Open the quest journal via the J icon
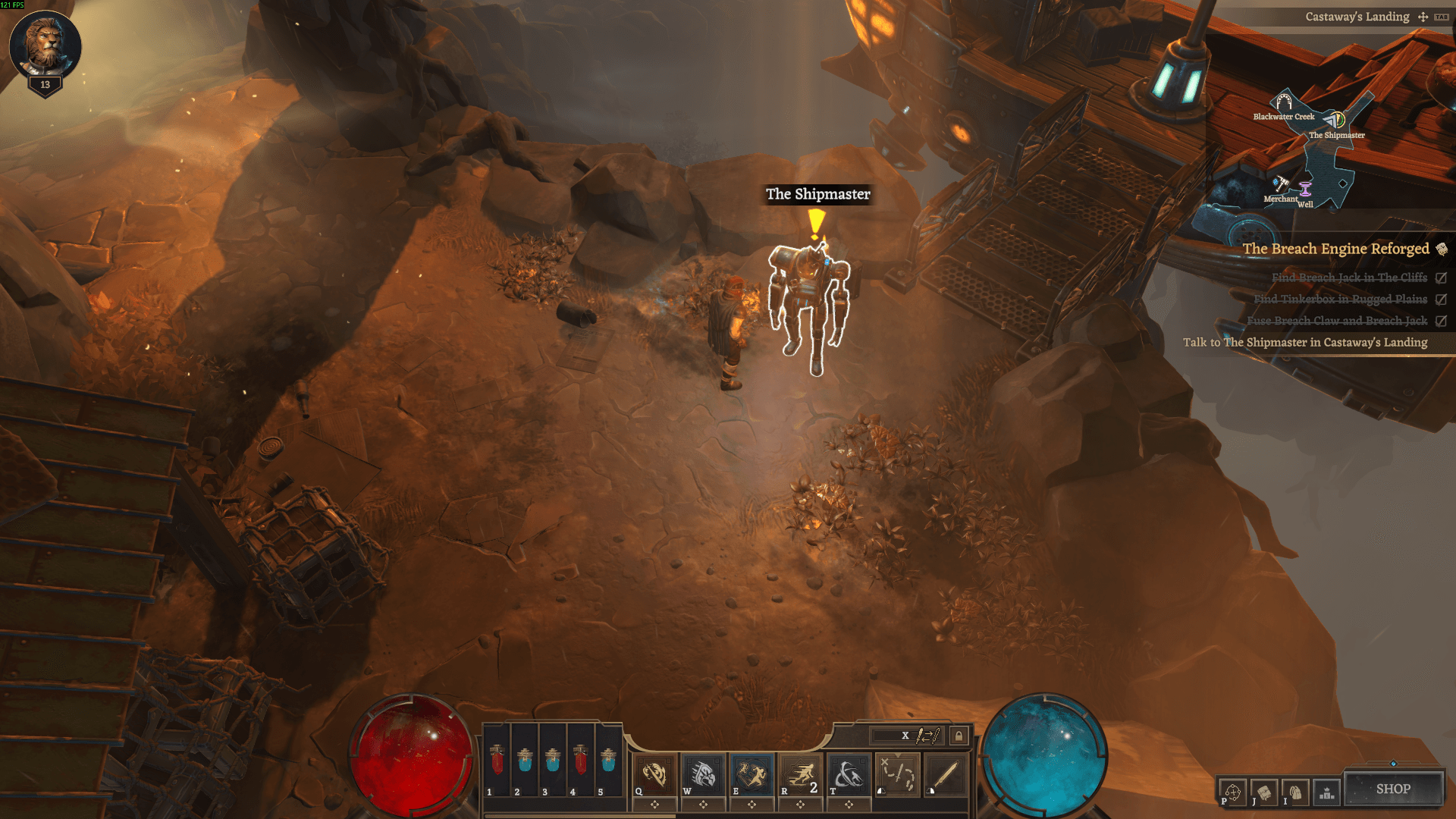Viewport: 1456px width, 819px height. coord(1264,791)
